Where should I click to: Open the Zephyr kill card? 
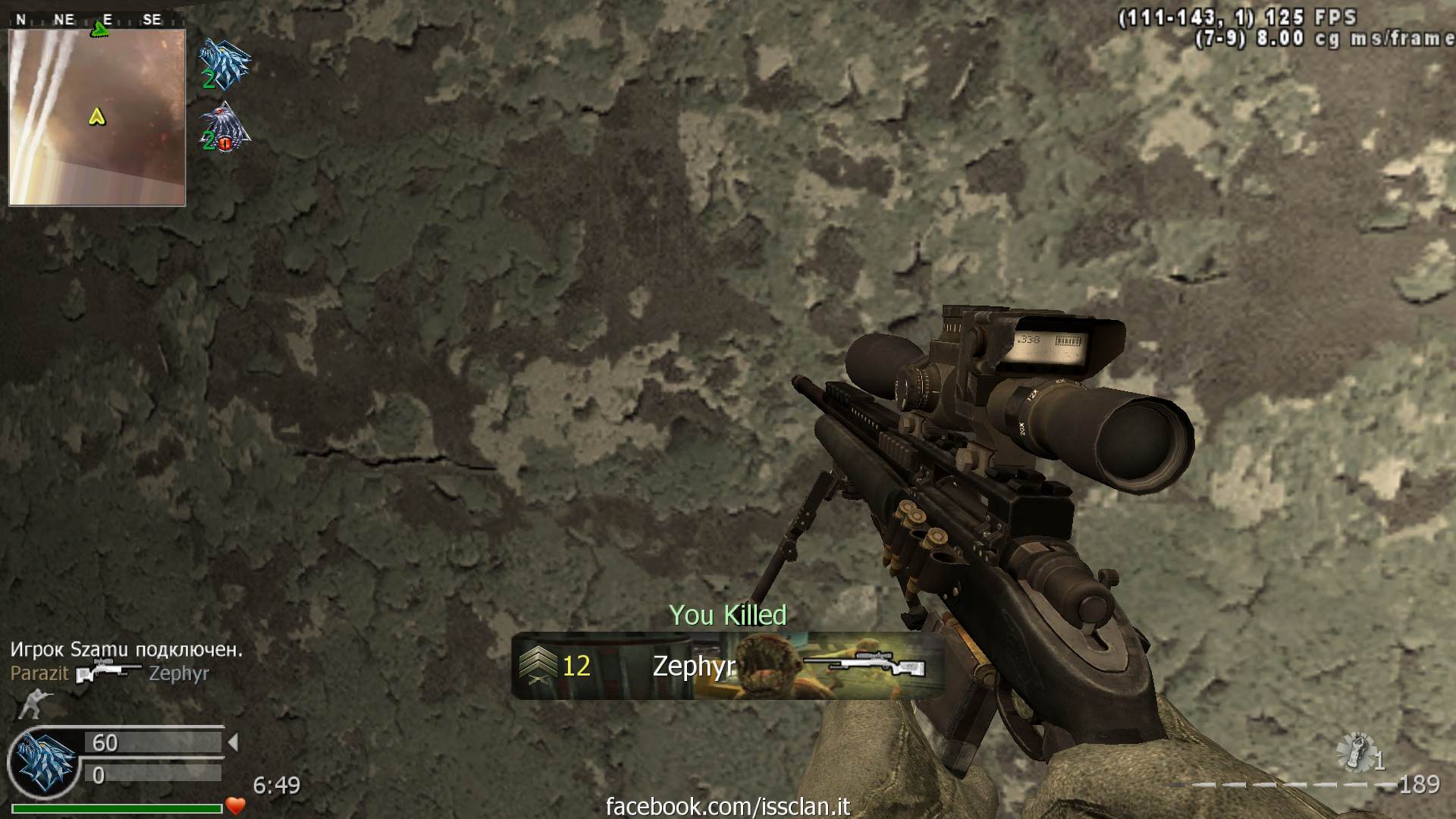pos(728,666)
